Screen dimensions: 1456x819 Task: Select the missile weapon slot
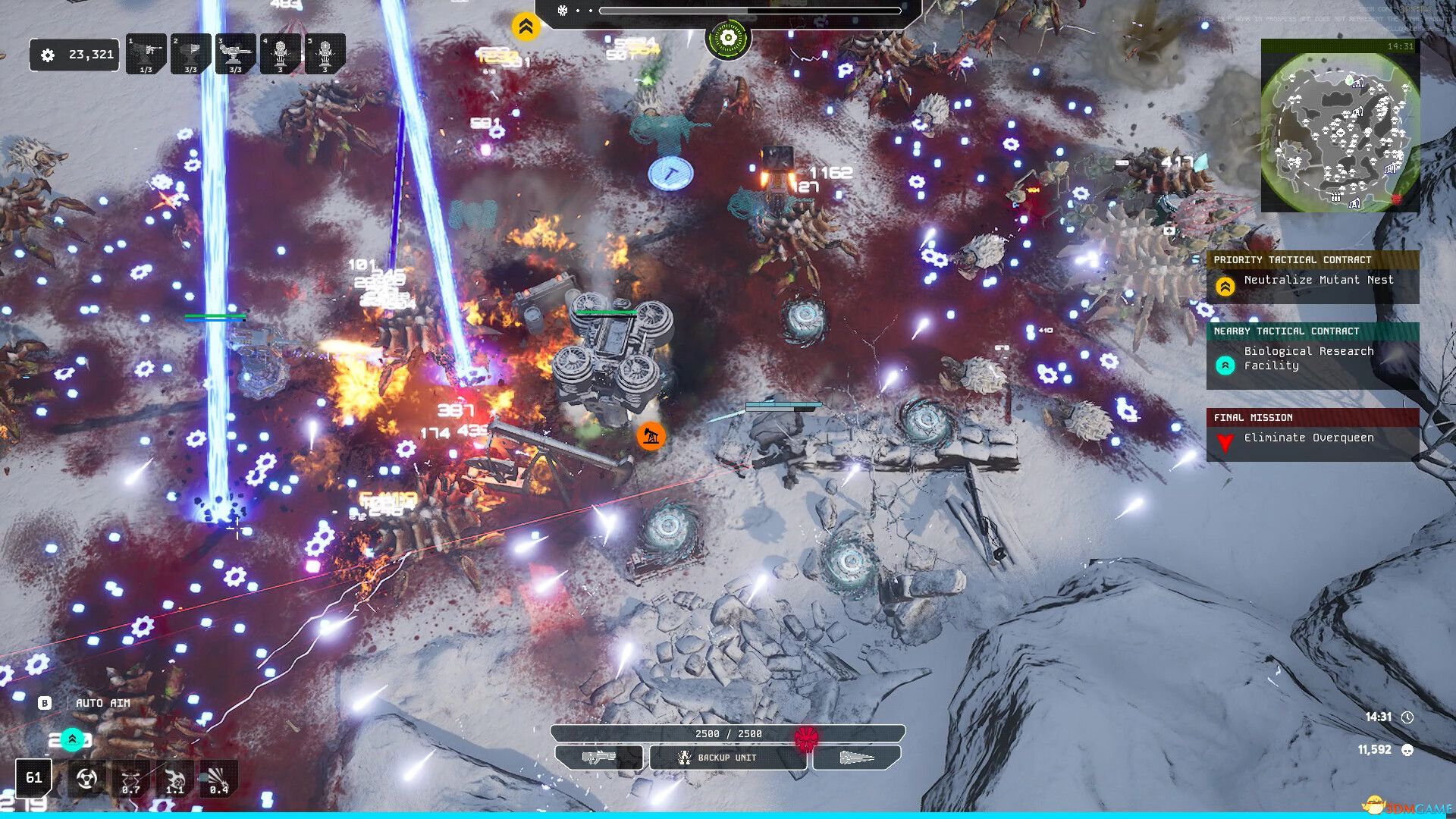tap(857, 758)
